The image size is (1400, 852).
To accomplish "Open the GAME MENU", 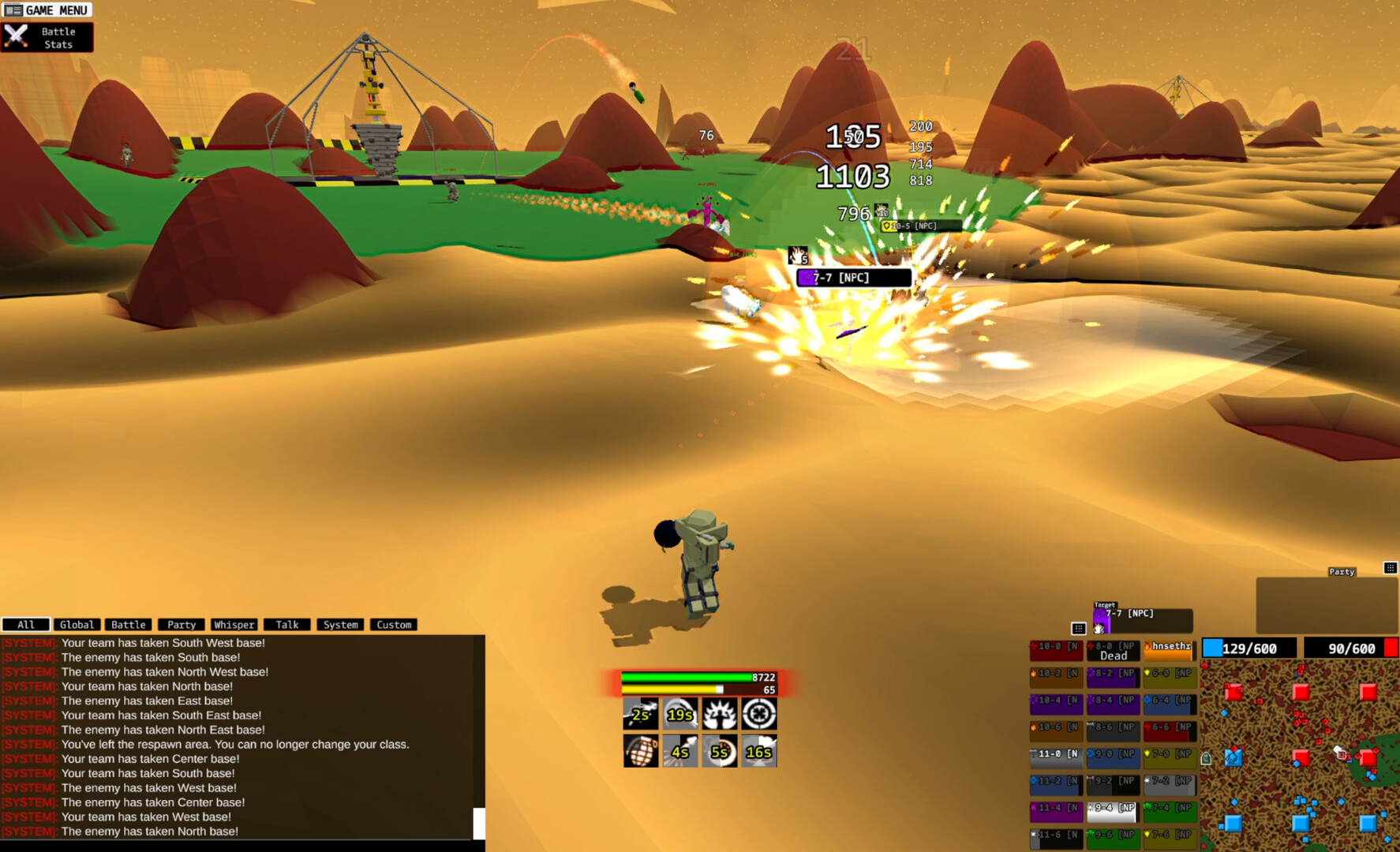I will tap(47, 9).
